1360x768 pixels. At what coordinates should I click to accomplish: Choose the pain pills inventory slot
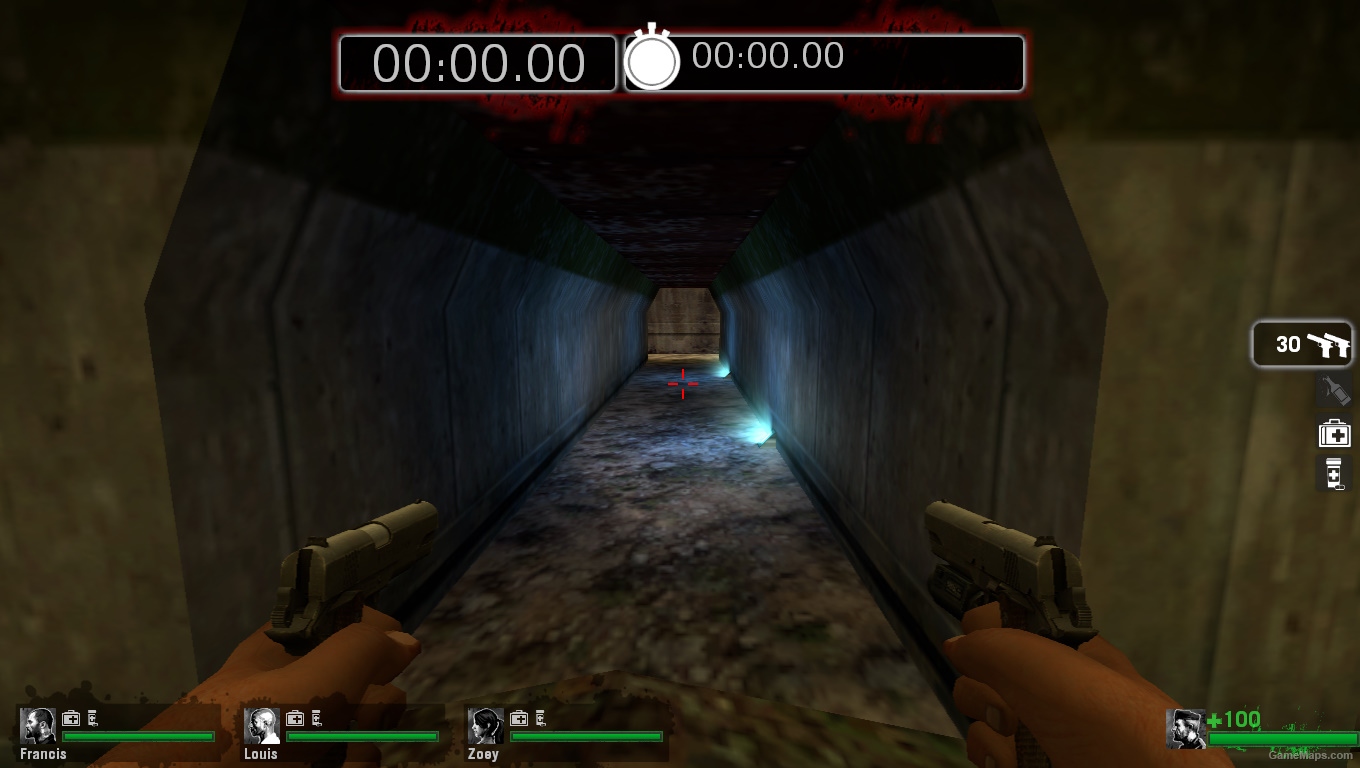[x=1333, y=473]
